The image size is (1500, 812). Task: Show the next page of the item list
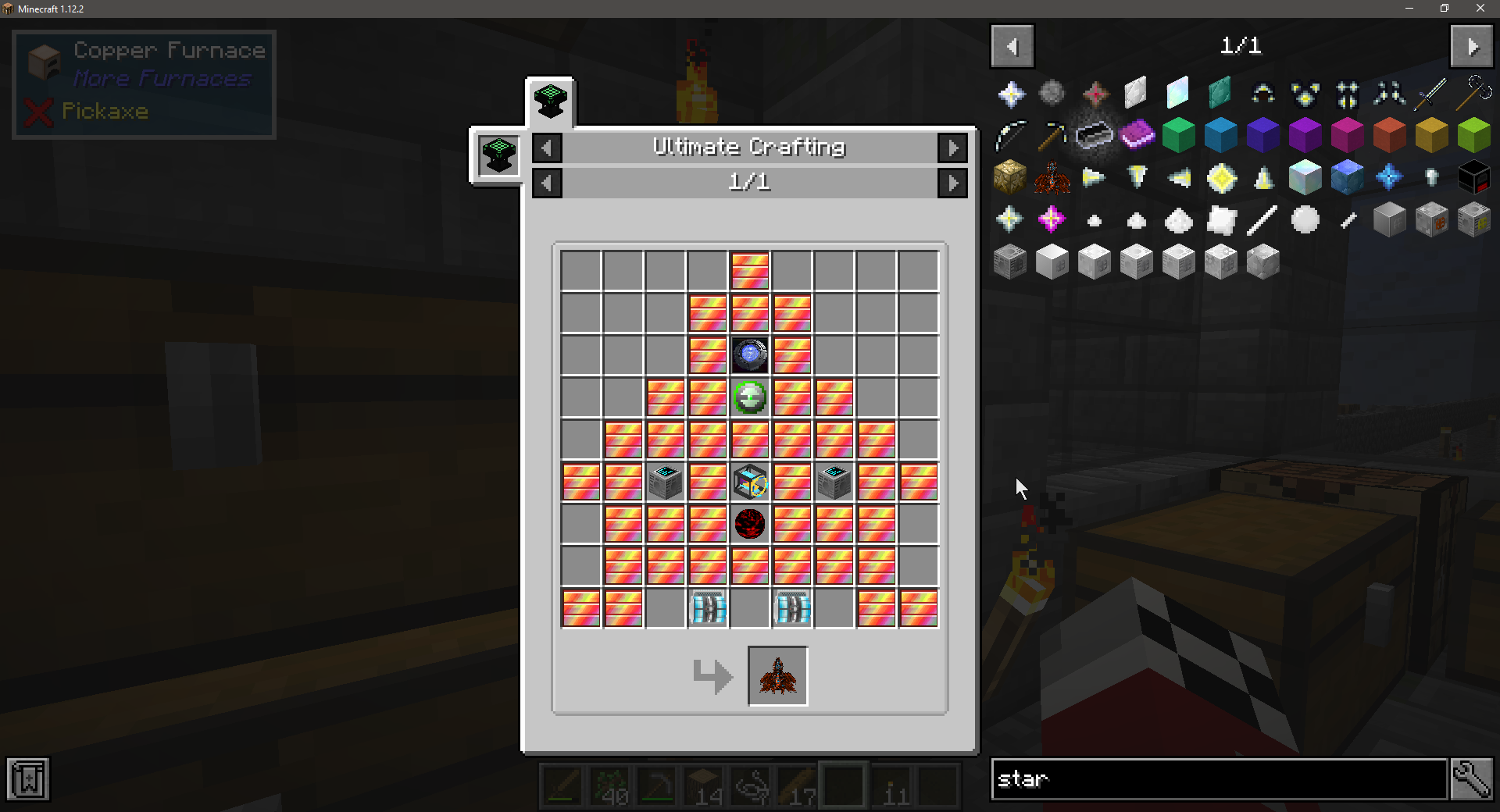click(x=1471, y=47)
